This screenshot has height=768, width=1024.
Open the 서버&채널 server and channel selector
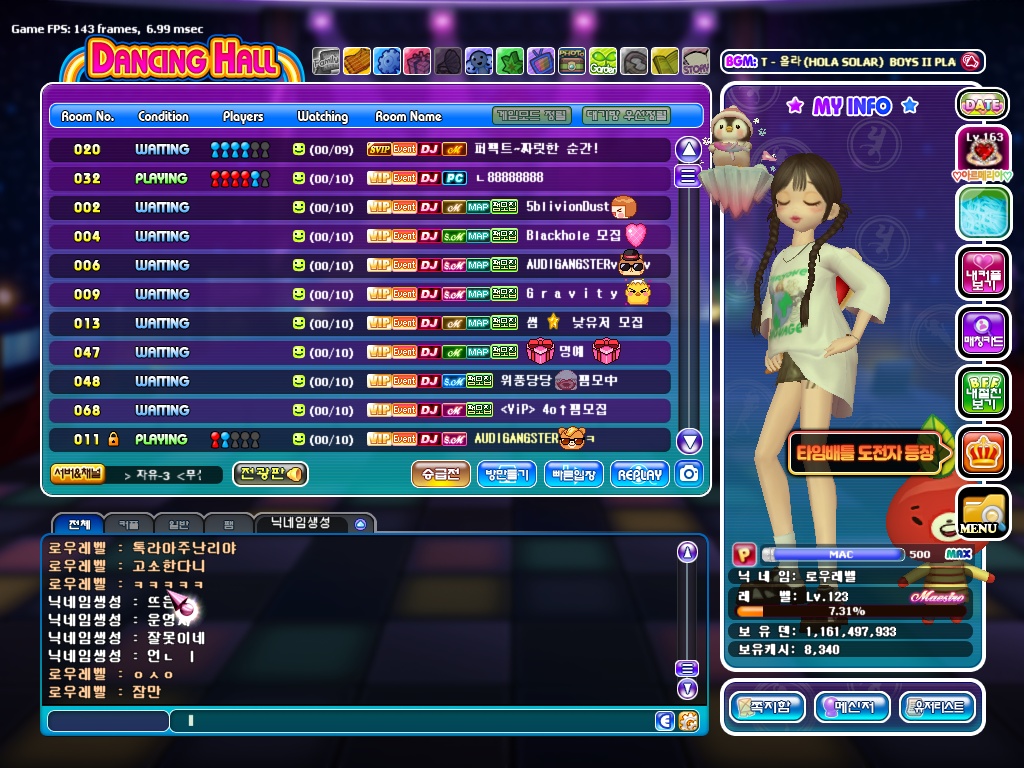pyautogui.click(x=77, y=474)
